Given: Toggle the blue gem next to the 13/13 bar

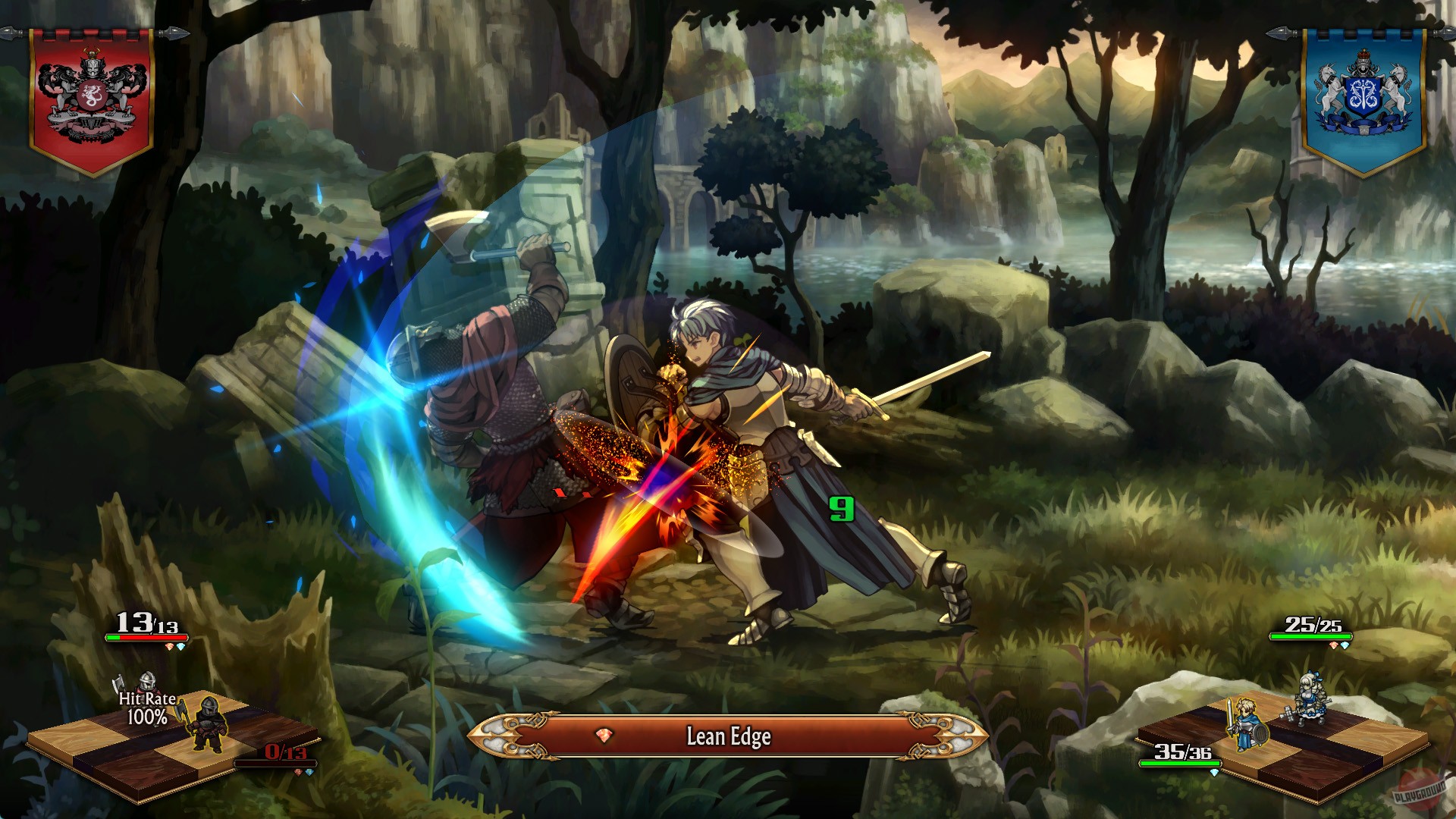Looking at the screenshot, I should (180, 646).
